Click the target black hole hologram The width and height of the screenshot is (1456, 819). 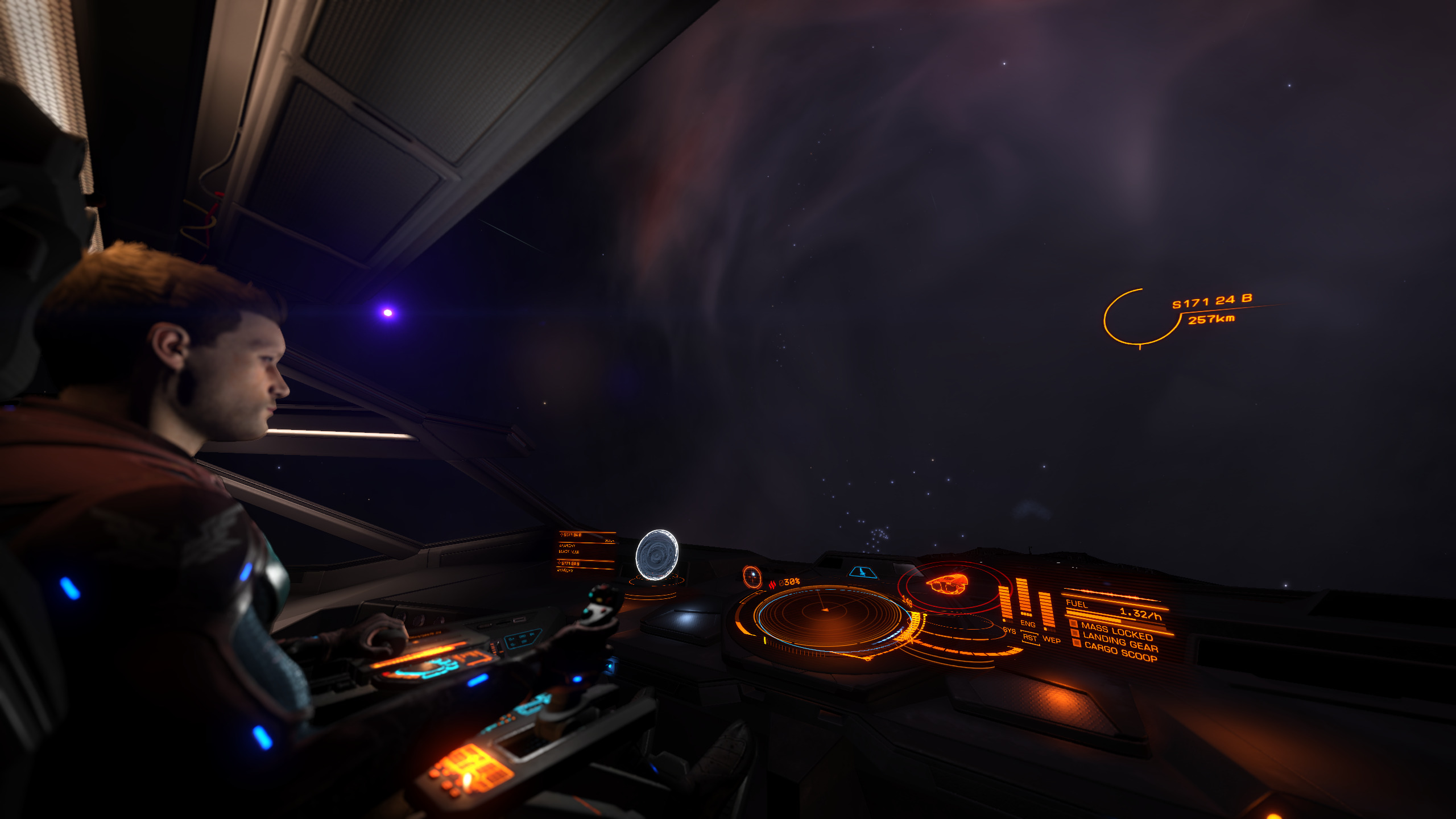click(x=656, y=556)
